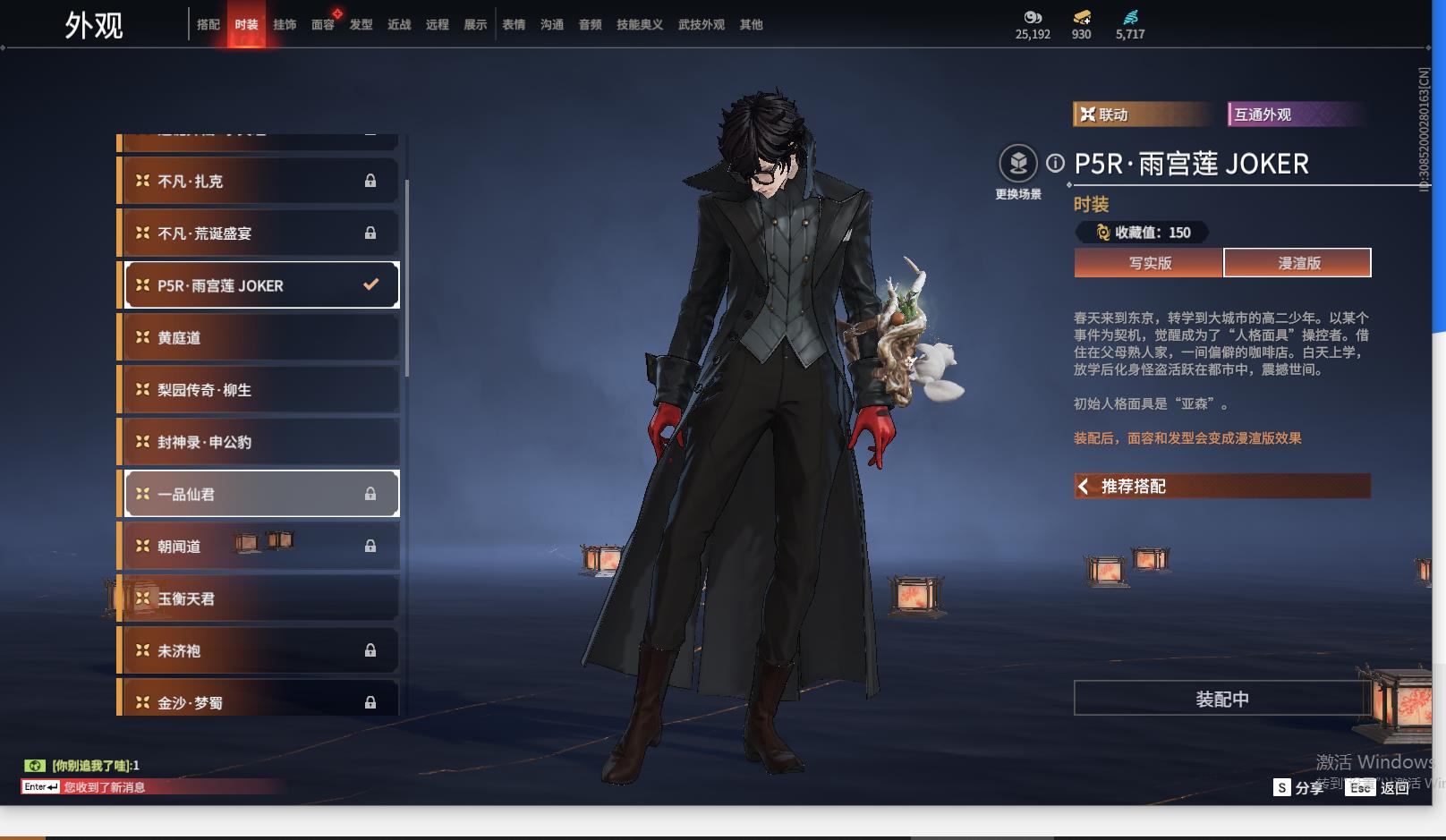
Task: Select the locked 一品仙君 outfit
Action: click(x=259, y=494)
